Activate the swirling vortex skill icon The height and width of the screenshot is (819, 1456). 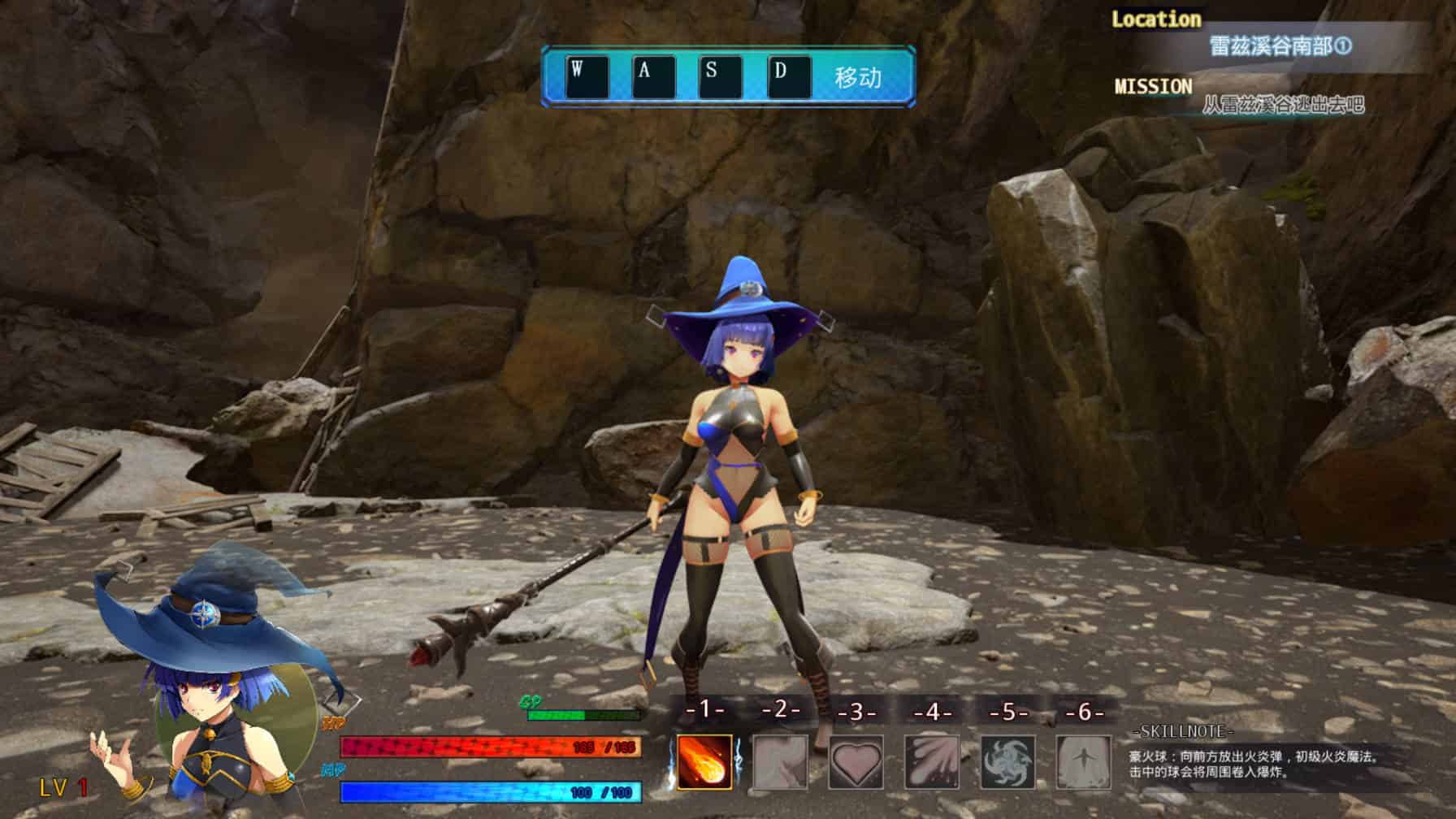pos(1008,761)
